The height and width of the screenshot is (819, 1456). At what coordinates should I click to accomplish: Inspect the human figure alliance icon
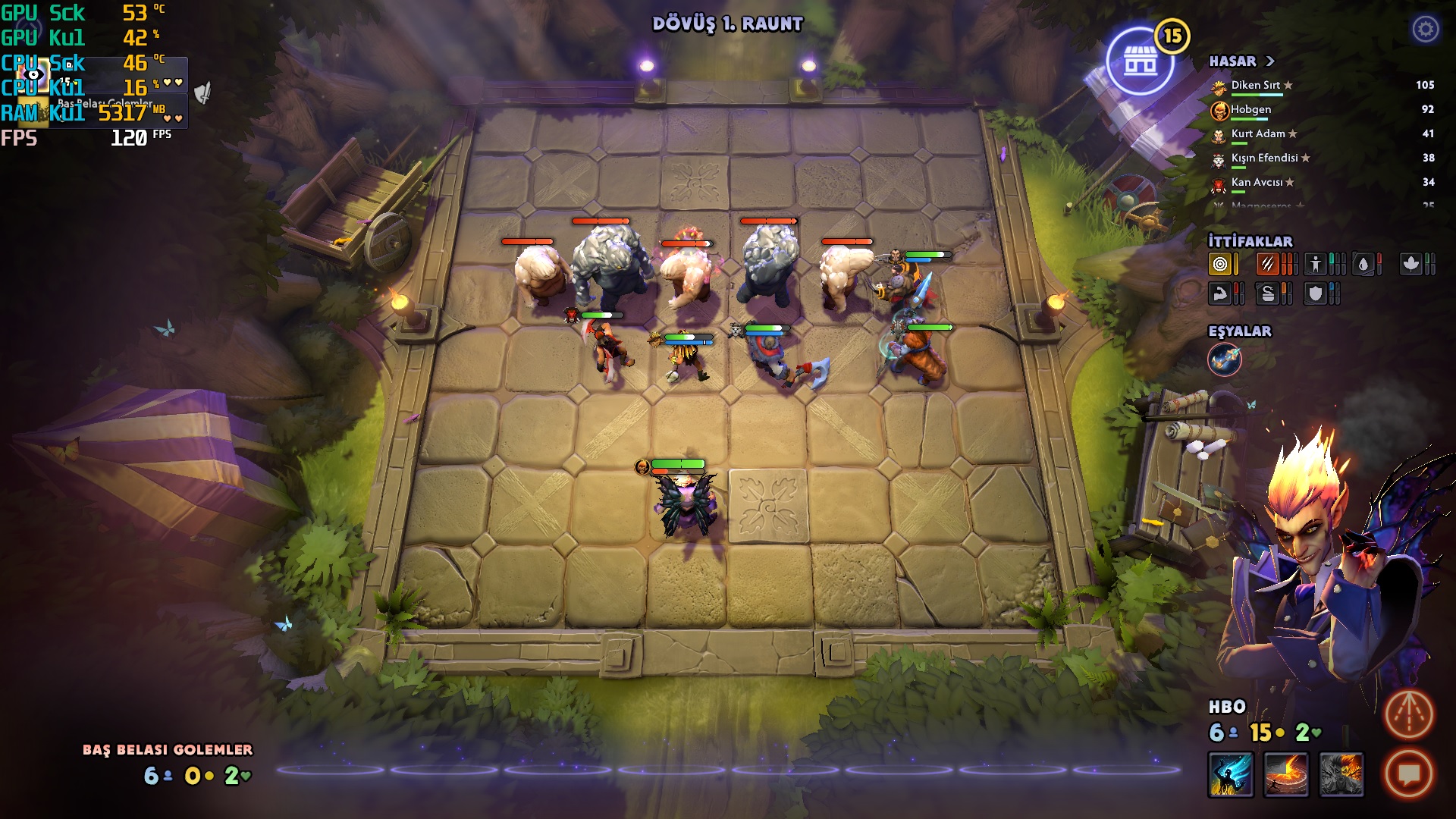pyautogui.click(x=1316, y=264)
